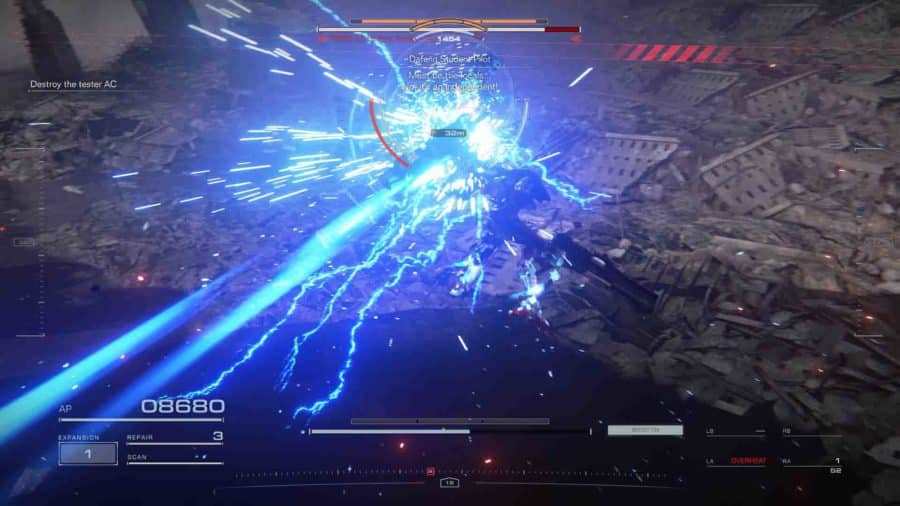Select the 'Destroy the tester AC' objective tracker
Image resolution: width=900 pixels, height=506 pixels.
point(74,84)
